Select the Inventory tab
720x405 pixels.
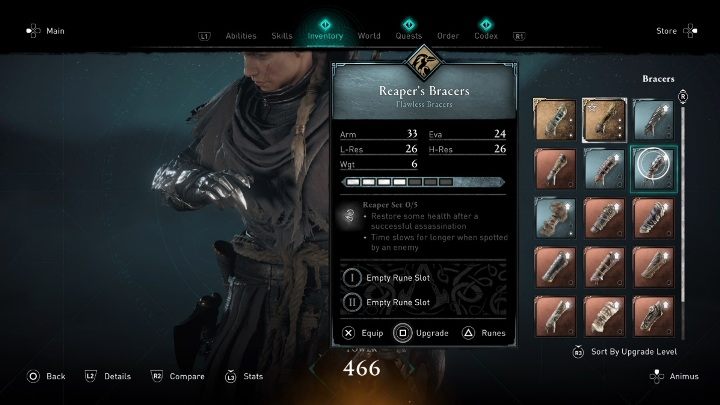coord(326,37)
